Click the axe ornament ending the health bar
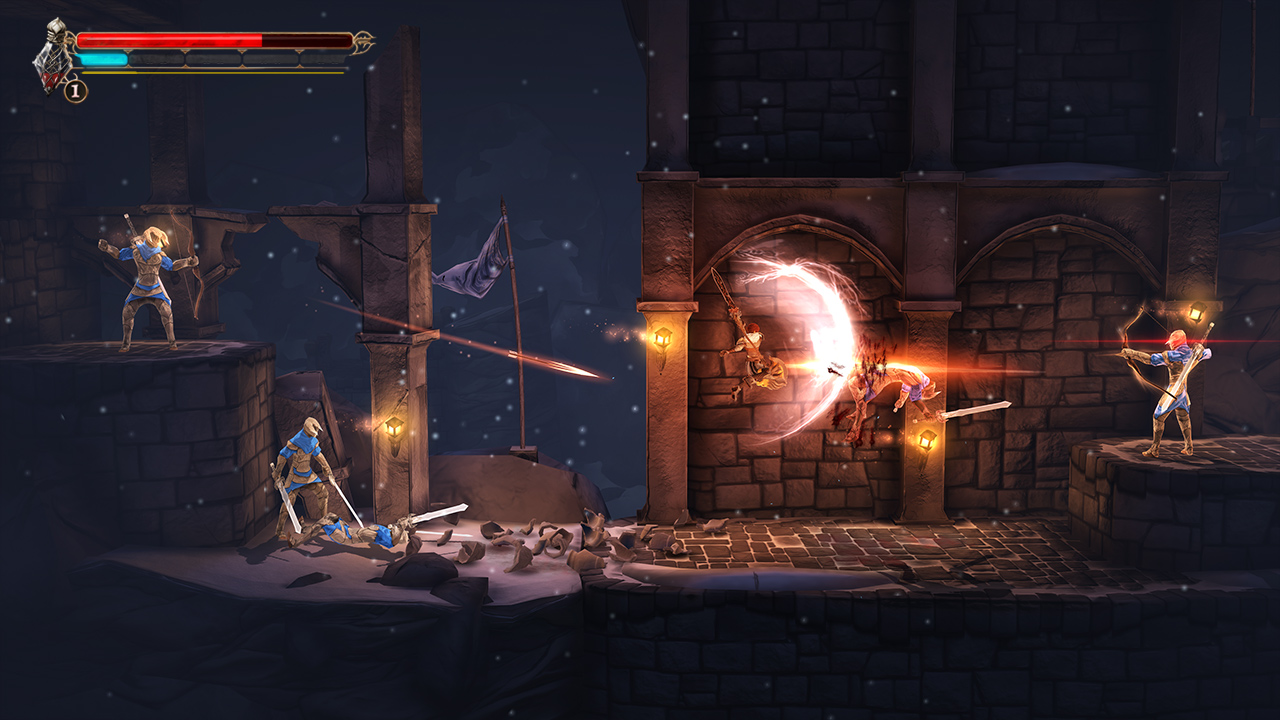This screenshot has height=720, width=1280. point(364,40)
